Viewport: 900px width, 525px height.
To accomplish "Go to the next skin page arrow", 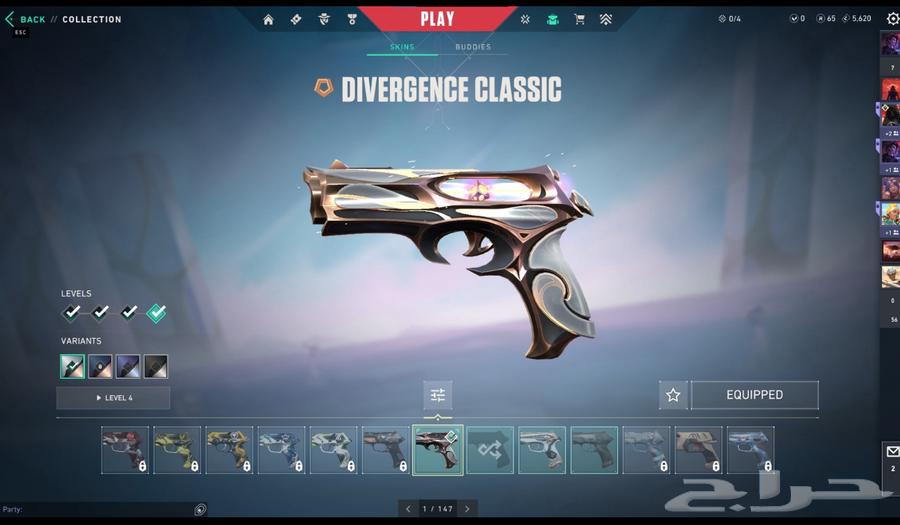I will coord(467,509).
